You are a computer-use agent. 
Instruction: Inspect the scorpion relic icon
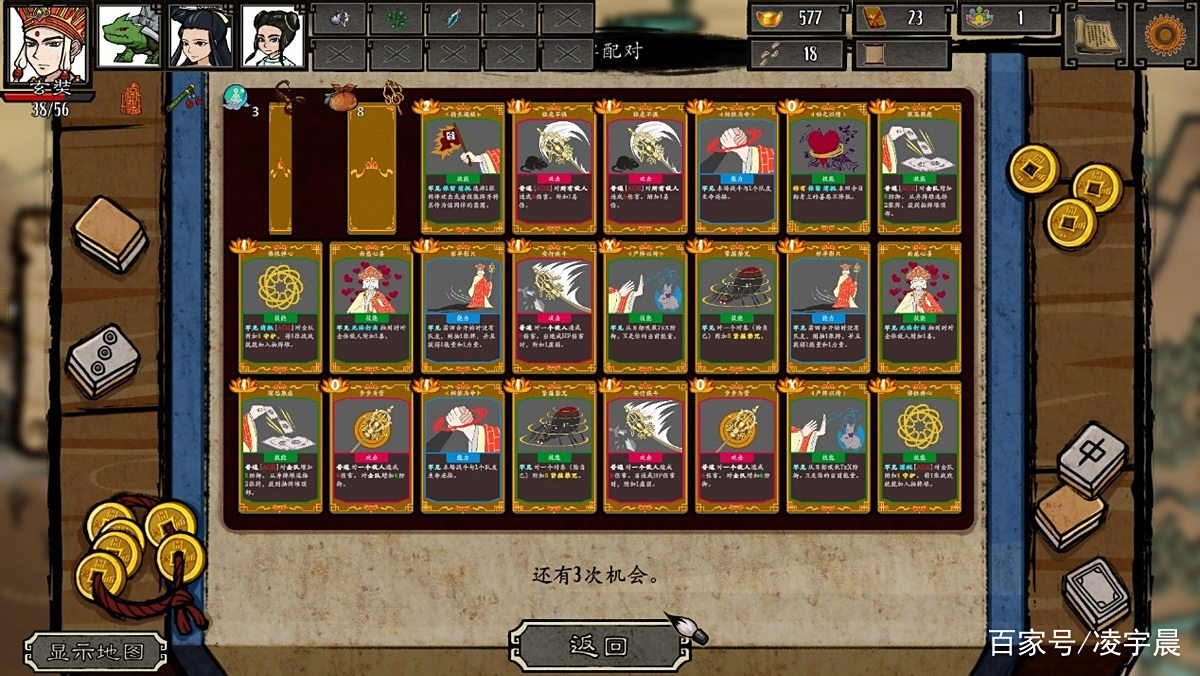[289, 95]
